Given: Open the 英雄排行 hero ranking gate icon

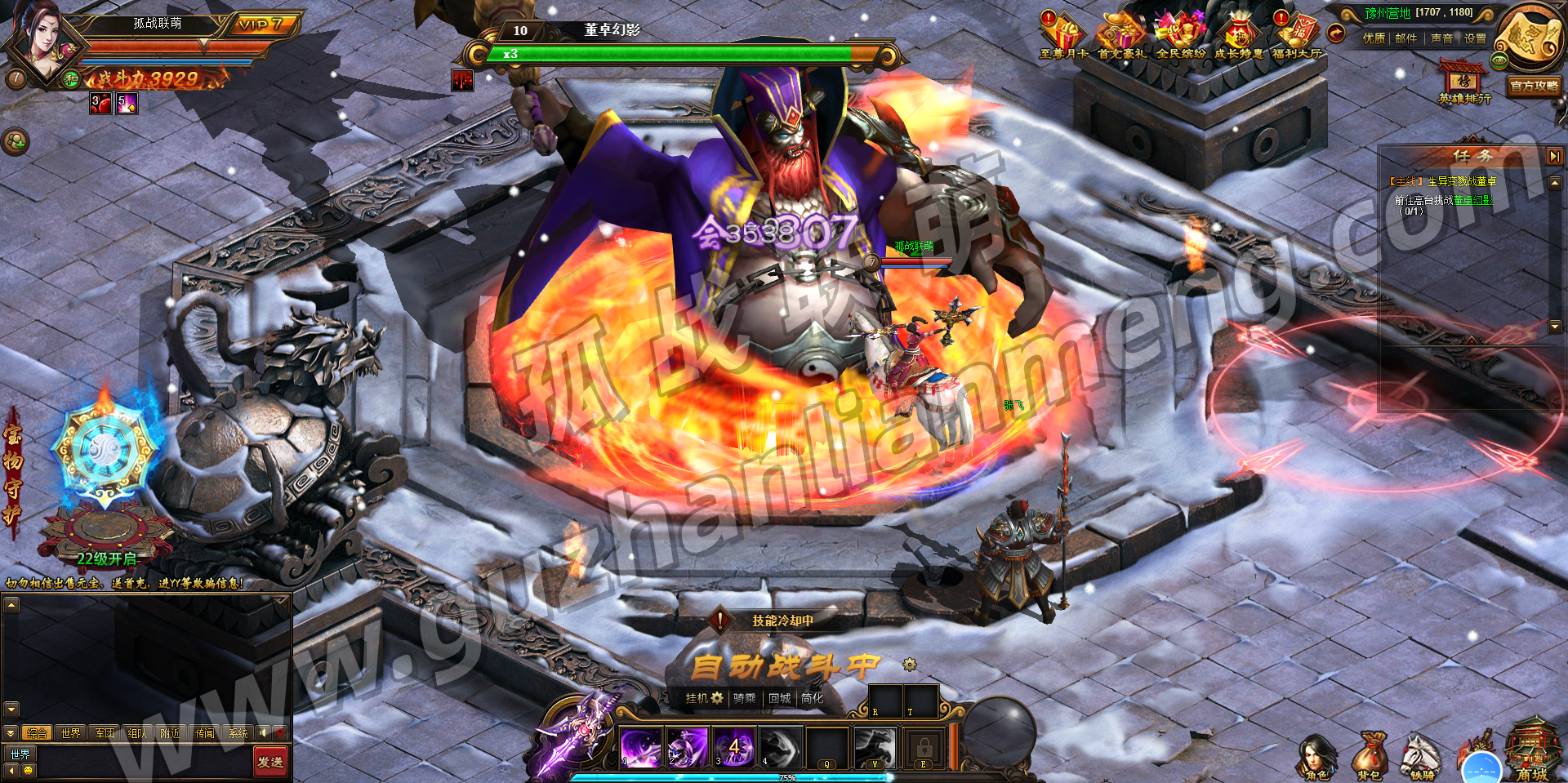Looking at the screenshot, I should click(1463, 82).
